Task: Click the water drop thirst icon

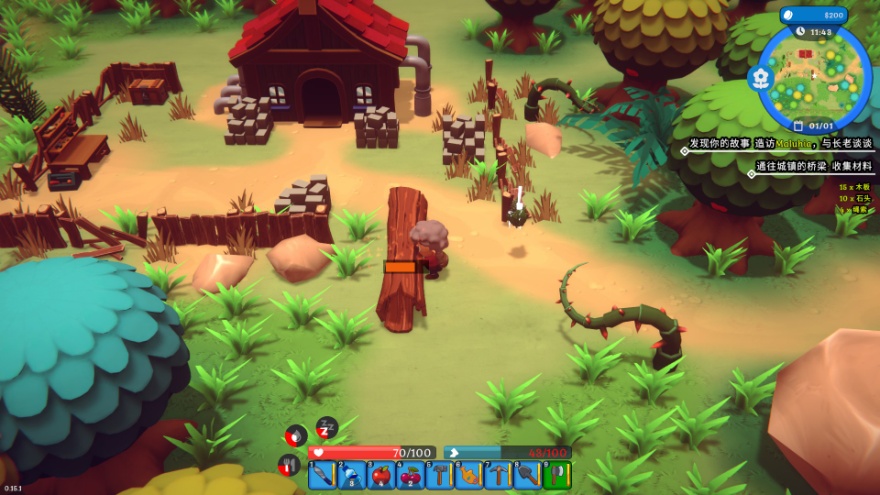Action: coord(296,436)
